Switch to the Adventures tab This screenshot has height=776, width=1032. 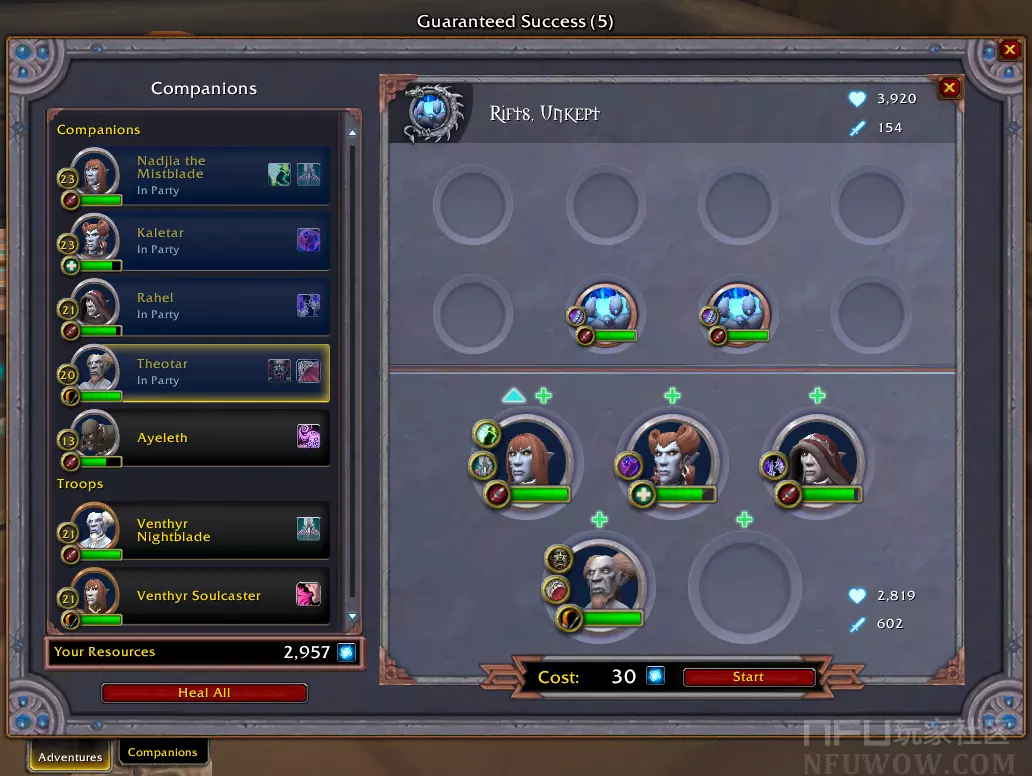tap(70, 757)
